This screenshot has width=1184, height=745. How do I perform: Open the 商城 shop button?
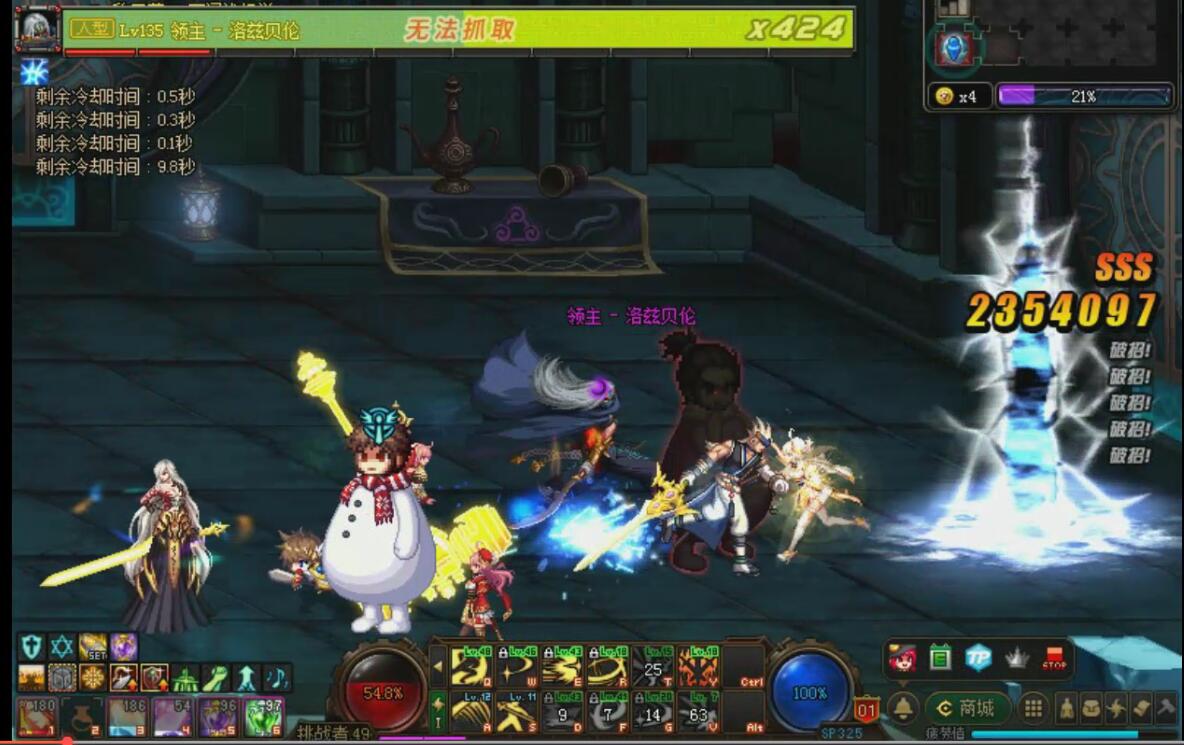(x=967, y=708)
